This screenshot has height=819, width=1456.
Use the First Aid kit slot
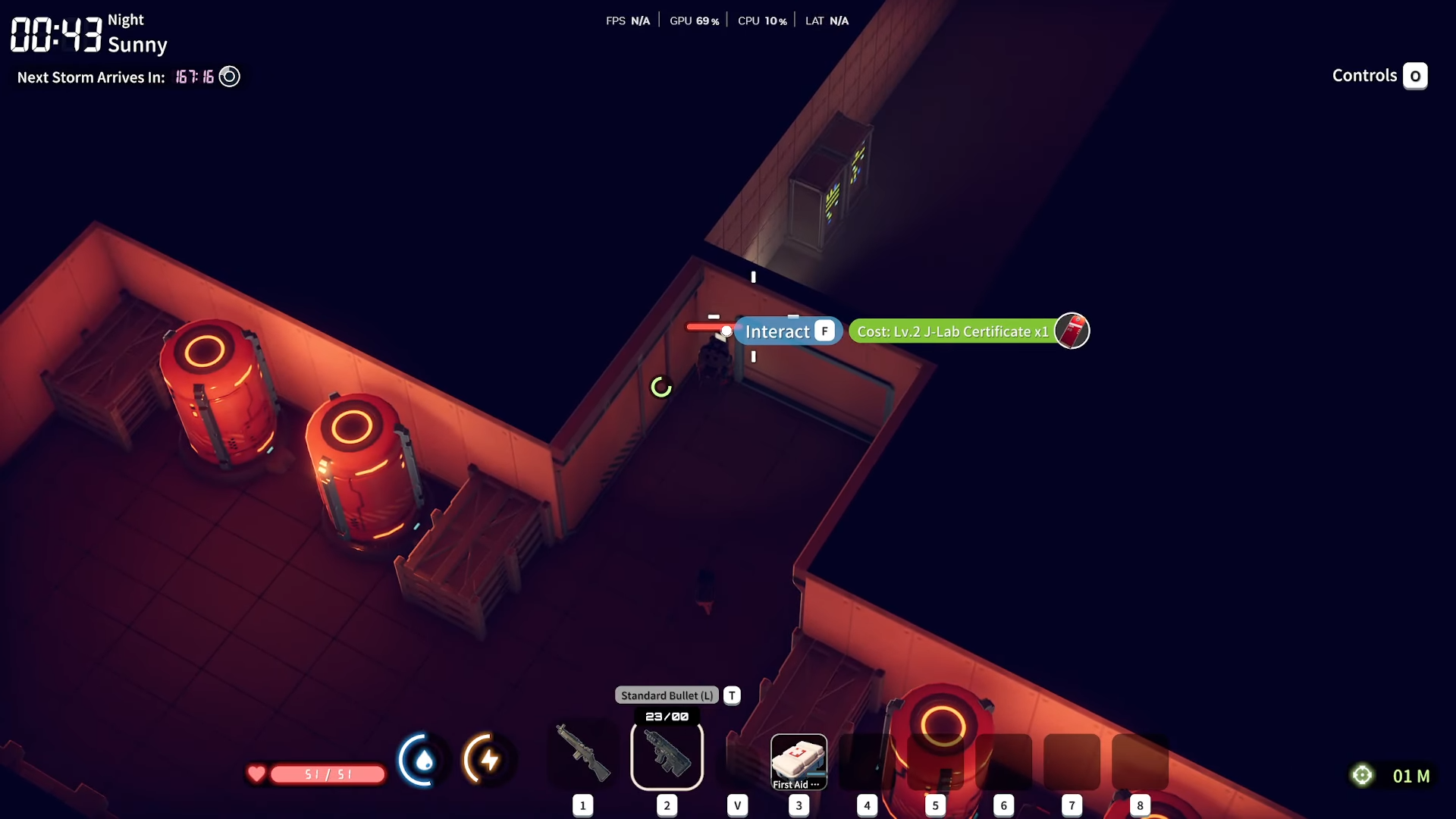799,761
